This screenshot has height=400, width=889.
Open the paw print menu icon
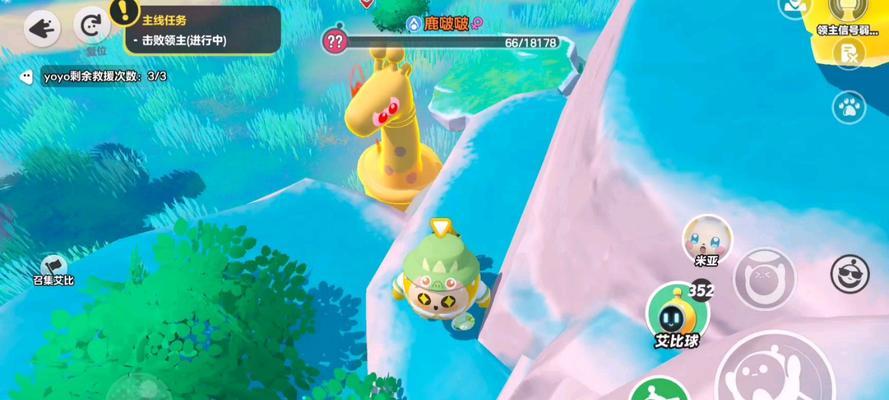[x=850, y=106]
